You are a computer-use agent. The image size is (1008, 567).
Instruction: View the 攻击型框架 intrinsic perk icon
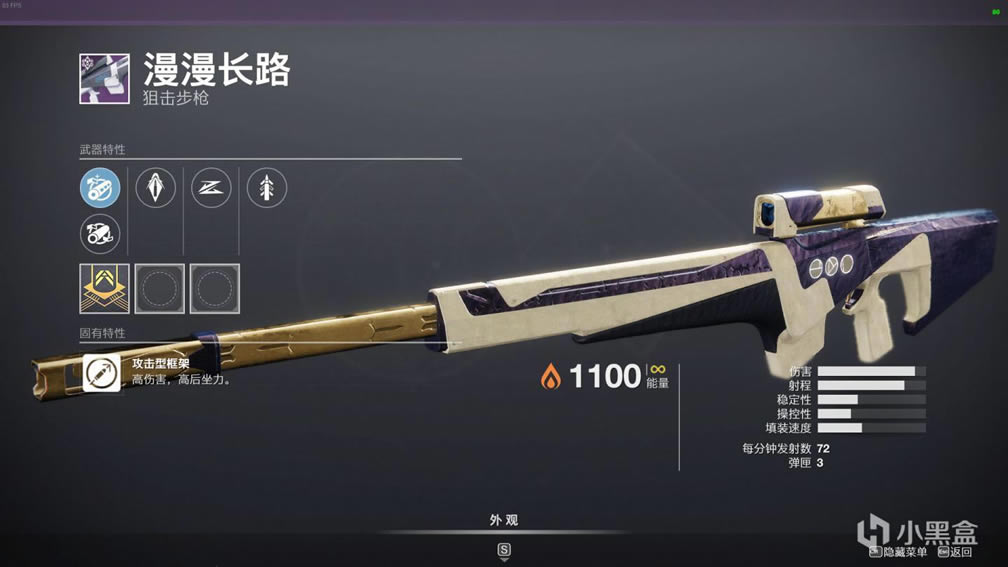pyautogui.click(x=103, y=372)
